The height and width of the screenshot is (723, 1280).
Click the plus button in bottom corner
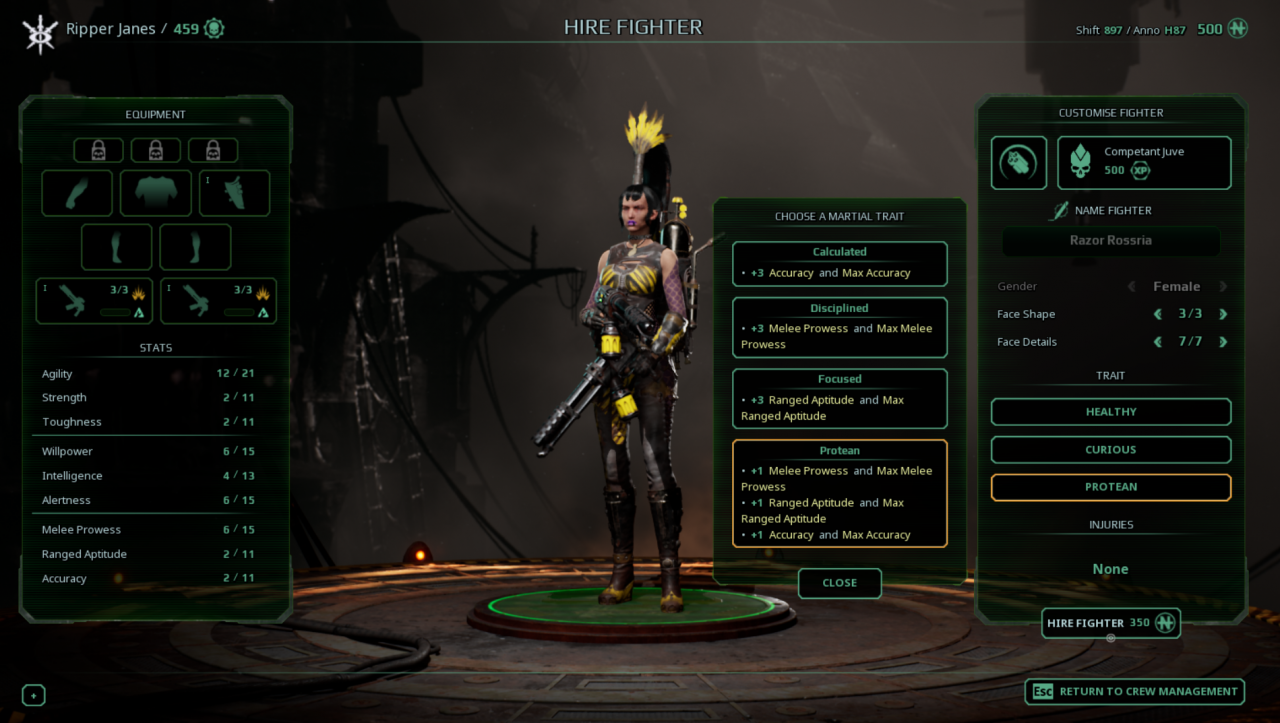(x=33, y=695)
